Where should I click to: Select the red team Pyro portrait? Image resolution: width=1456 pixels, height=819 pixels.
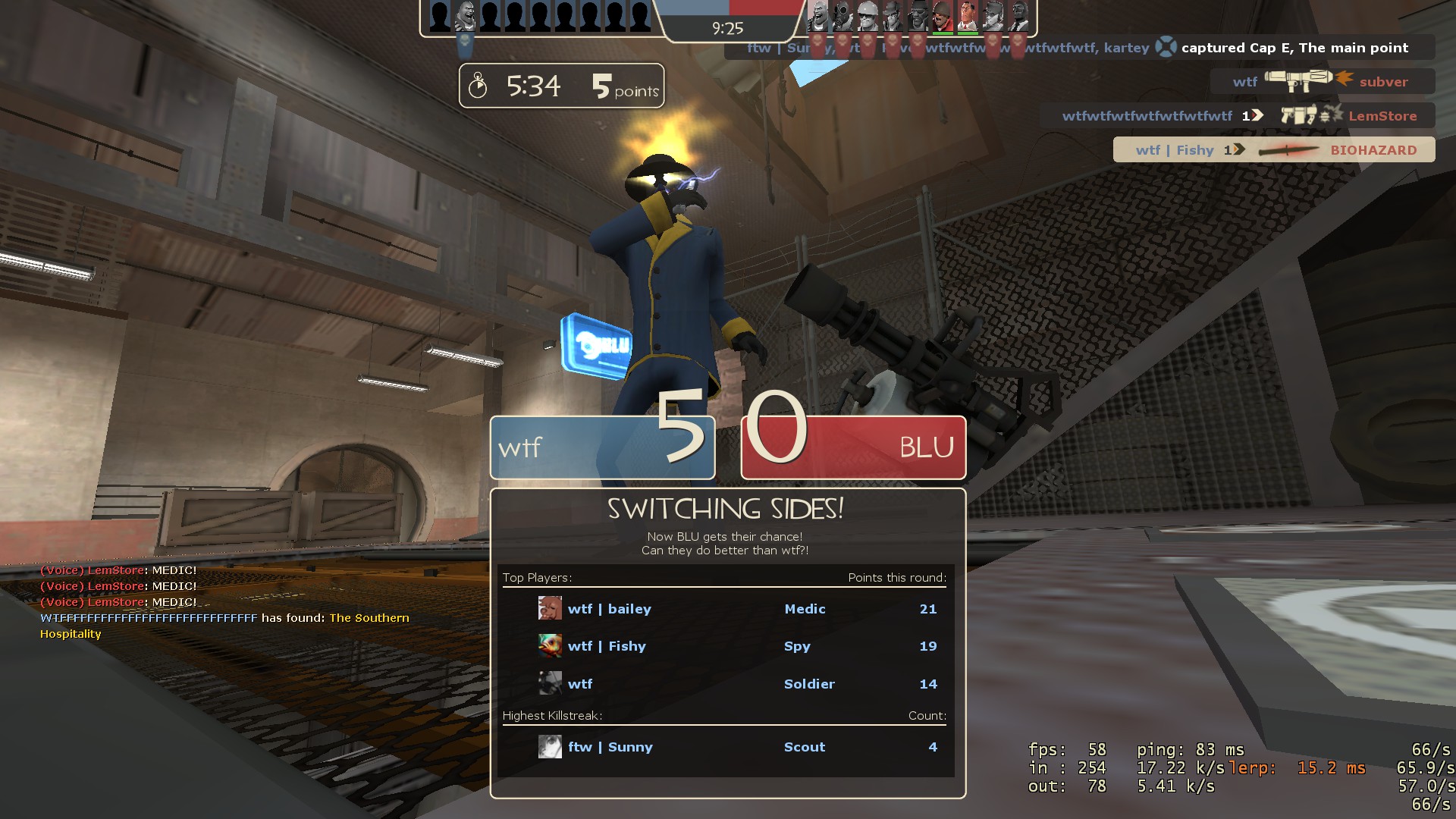pos(843,15)
